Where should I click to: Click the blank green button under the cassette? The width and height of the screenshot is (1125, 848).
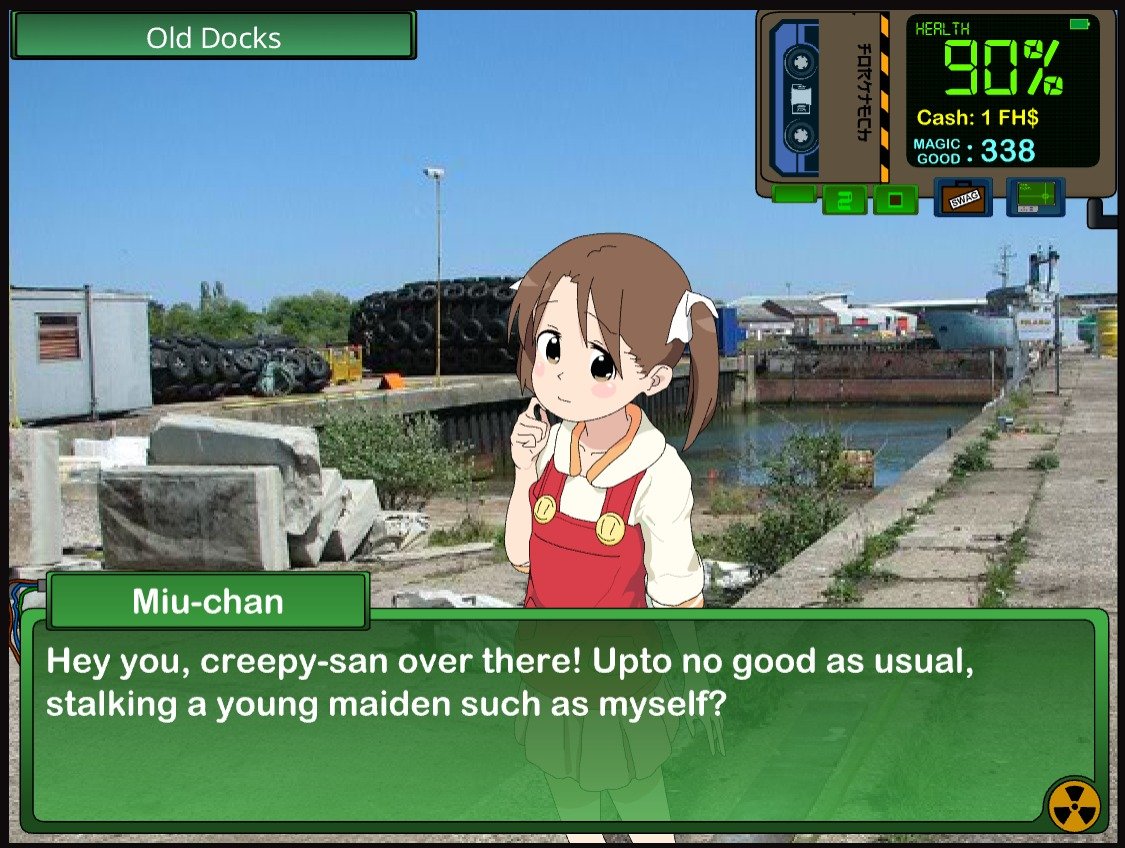[794, 194]
